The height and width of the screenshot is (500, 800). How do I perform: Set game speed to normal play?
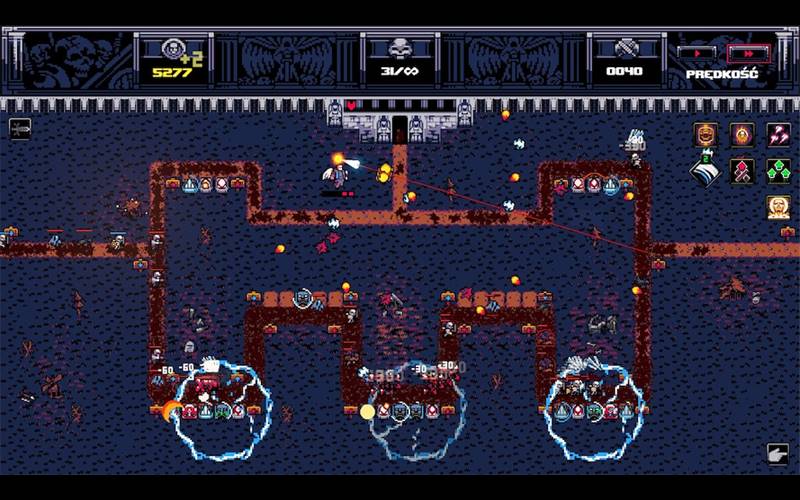[695, 52]
